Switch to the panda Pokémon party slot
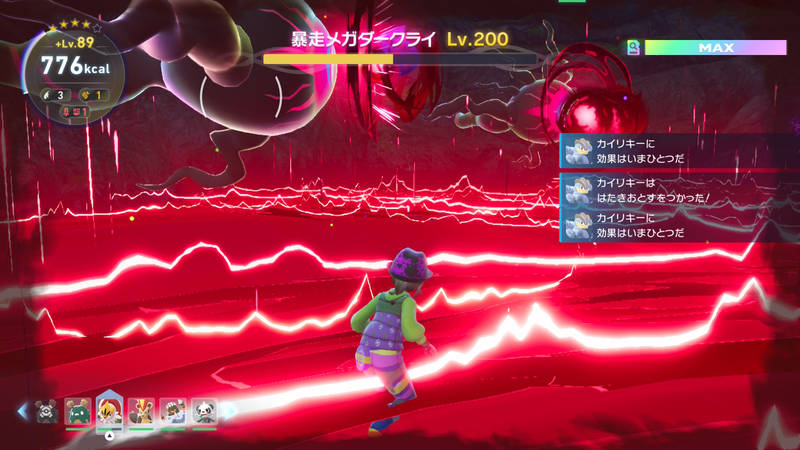The width and height of the screenshot is (800, 450). tap(204, 410)
